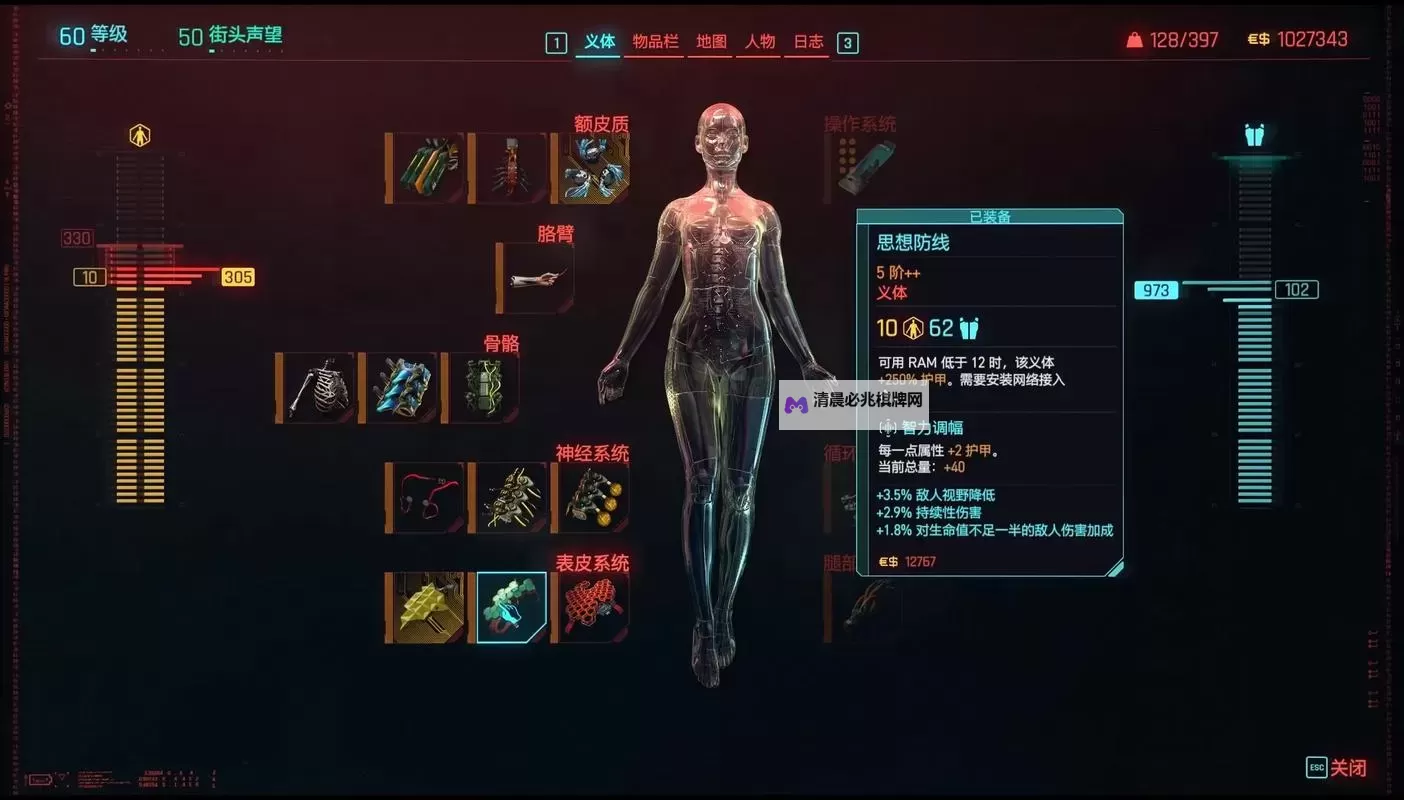Open the 地图 tab
Screen dimensions: 1404x800
tap(709, 42)
